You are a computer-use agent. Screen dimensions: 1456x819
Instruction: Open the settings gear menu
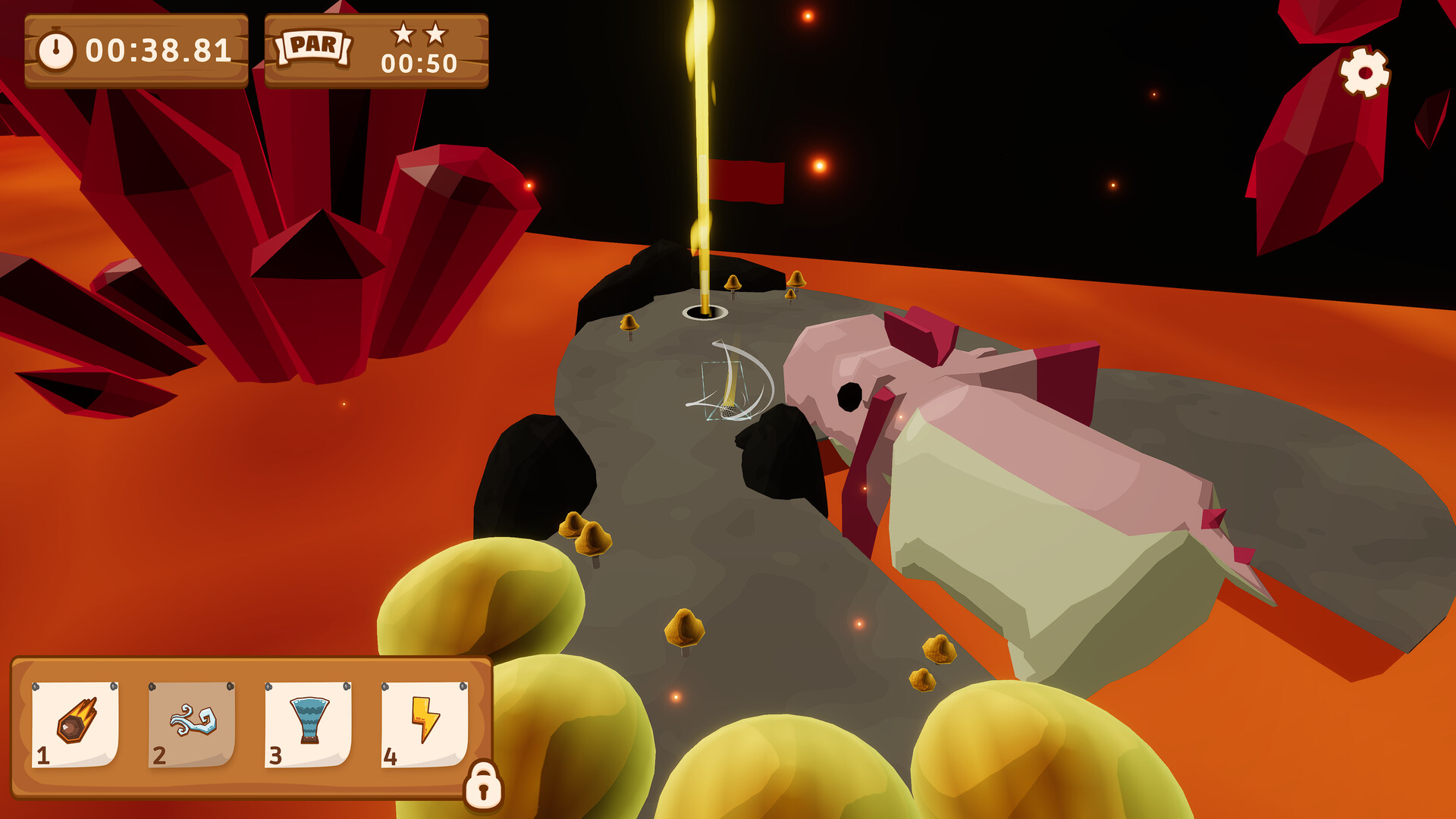1365,72
